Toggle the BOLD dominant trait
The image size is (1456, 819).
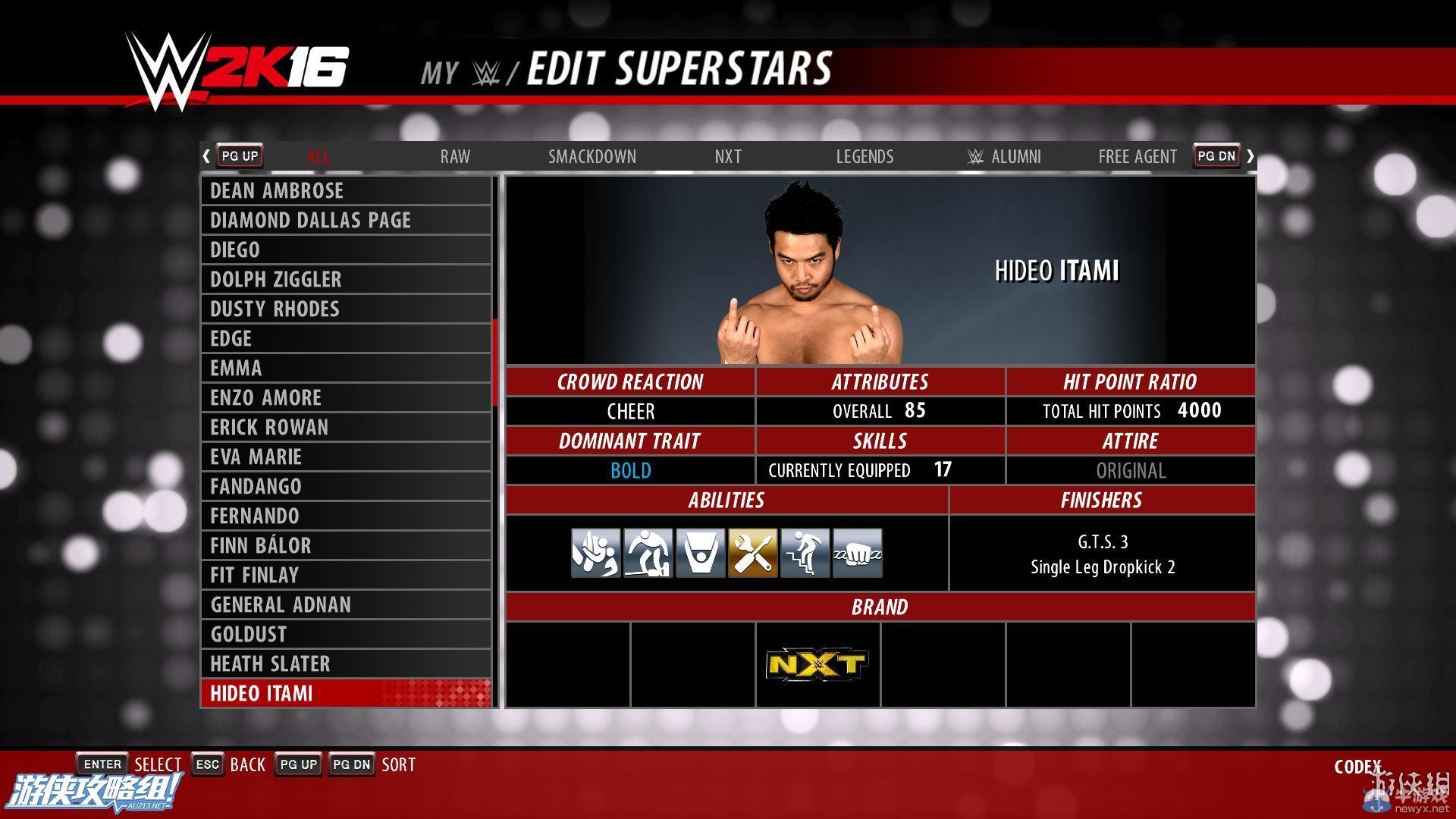pyautogui.click(x=630, y=470)
